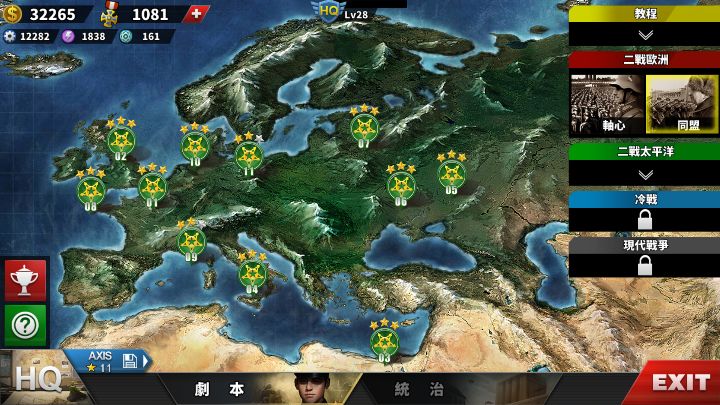Select the 軸心 Axis campaign thumbnail
720x405 pixels.
pyautogui.click(x=606, y=103)
